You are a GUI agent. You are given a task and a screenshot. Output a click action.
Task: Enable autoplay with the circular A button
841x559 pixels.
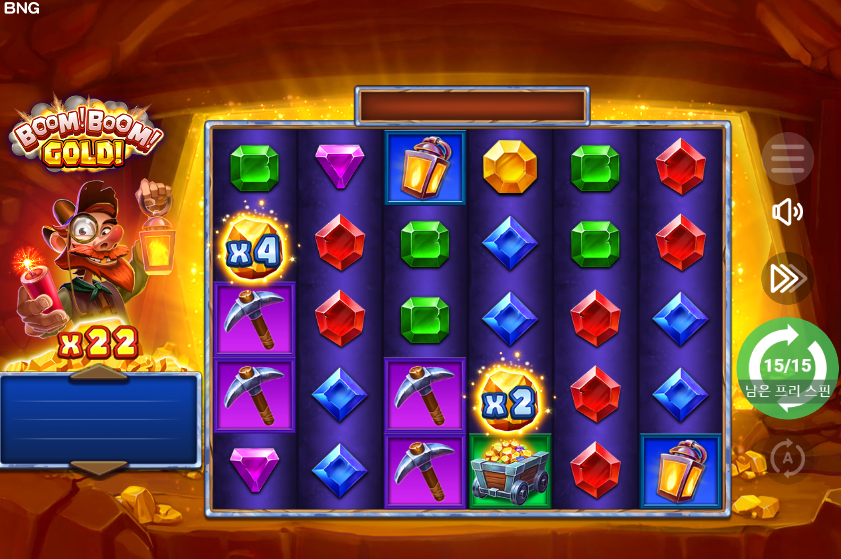pyautogui.click(x=787, y=459)
